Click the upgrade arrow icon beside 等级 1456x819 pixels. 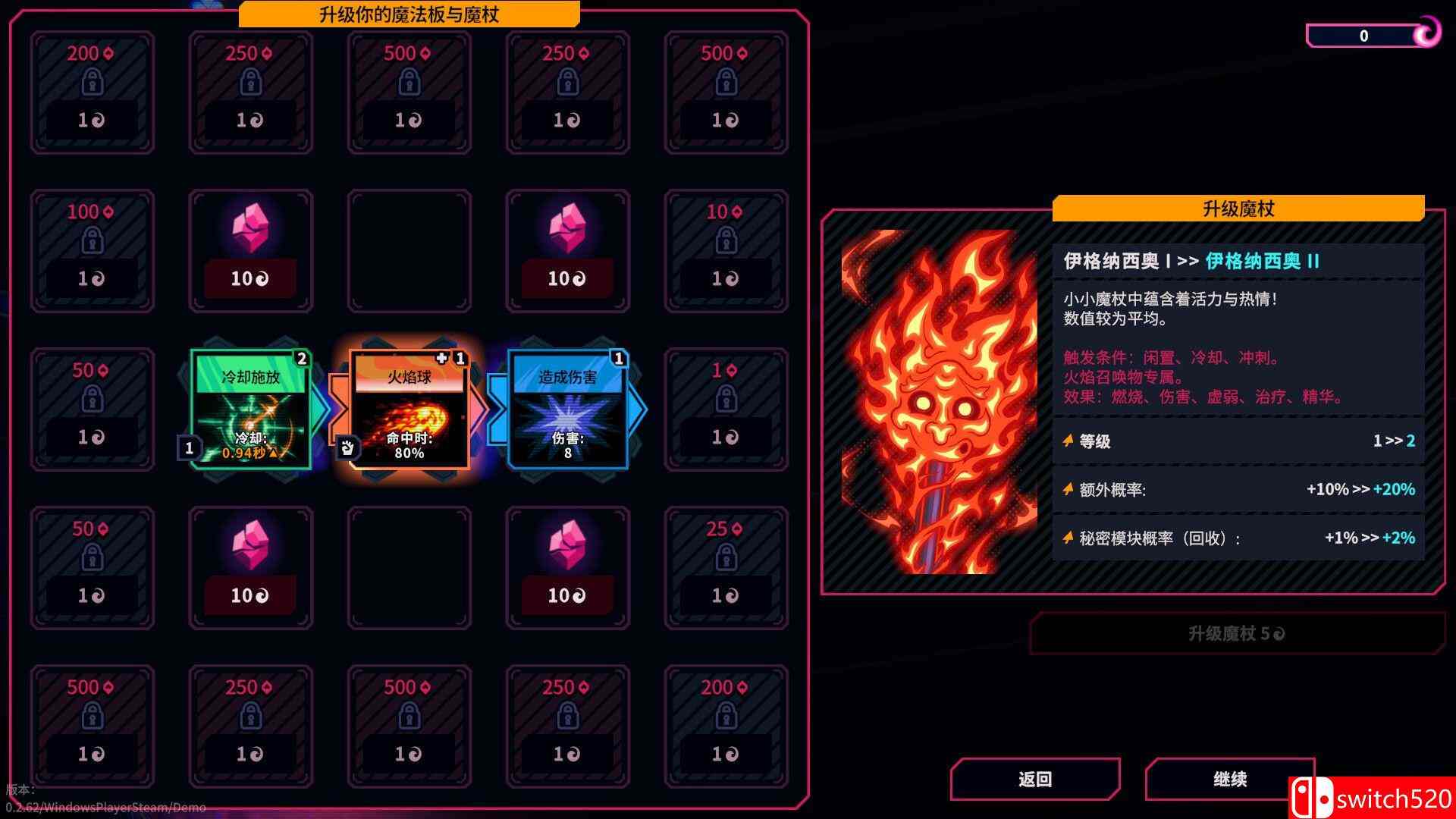tap(1069, 441)
